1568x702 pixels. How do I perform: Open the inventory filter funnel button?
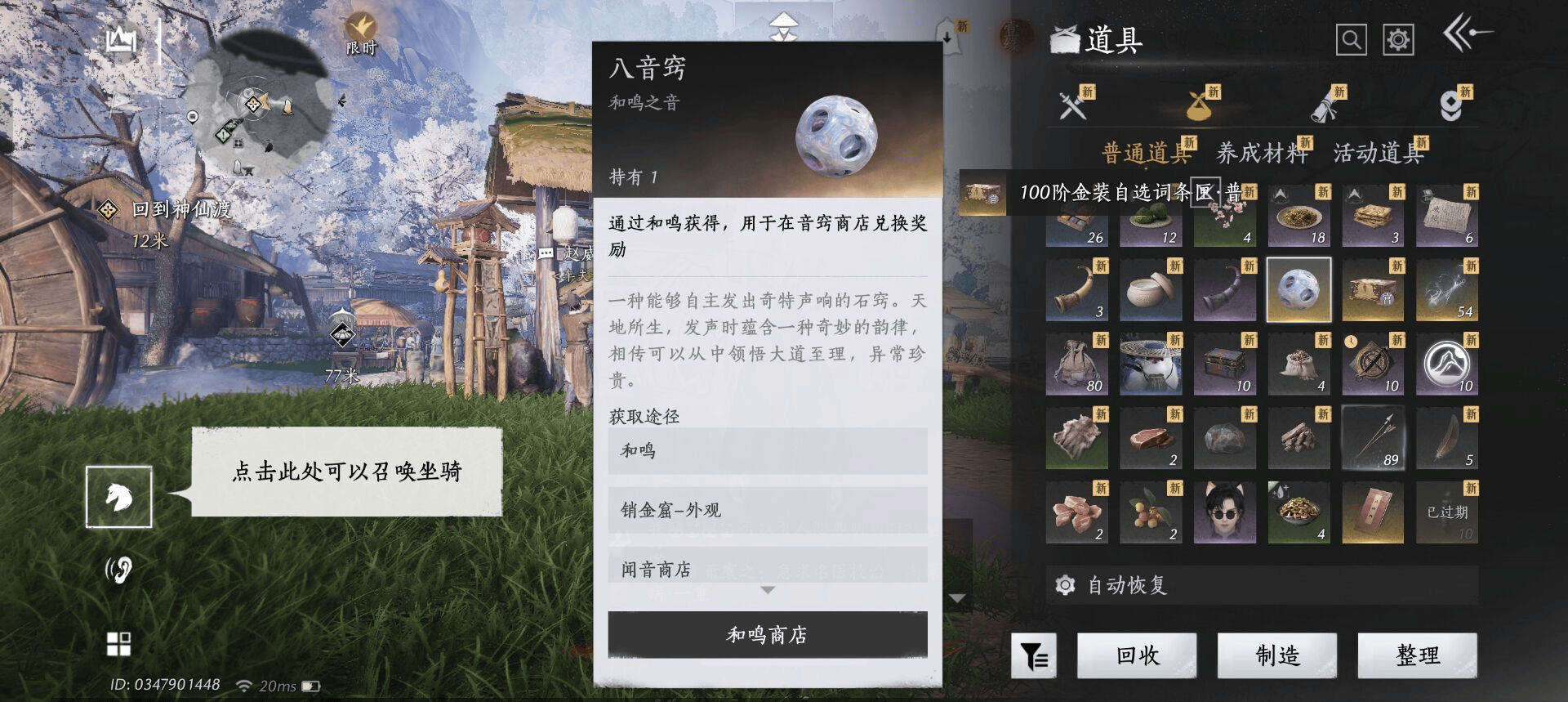tap(1034, 655)
